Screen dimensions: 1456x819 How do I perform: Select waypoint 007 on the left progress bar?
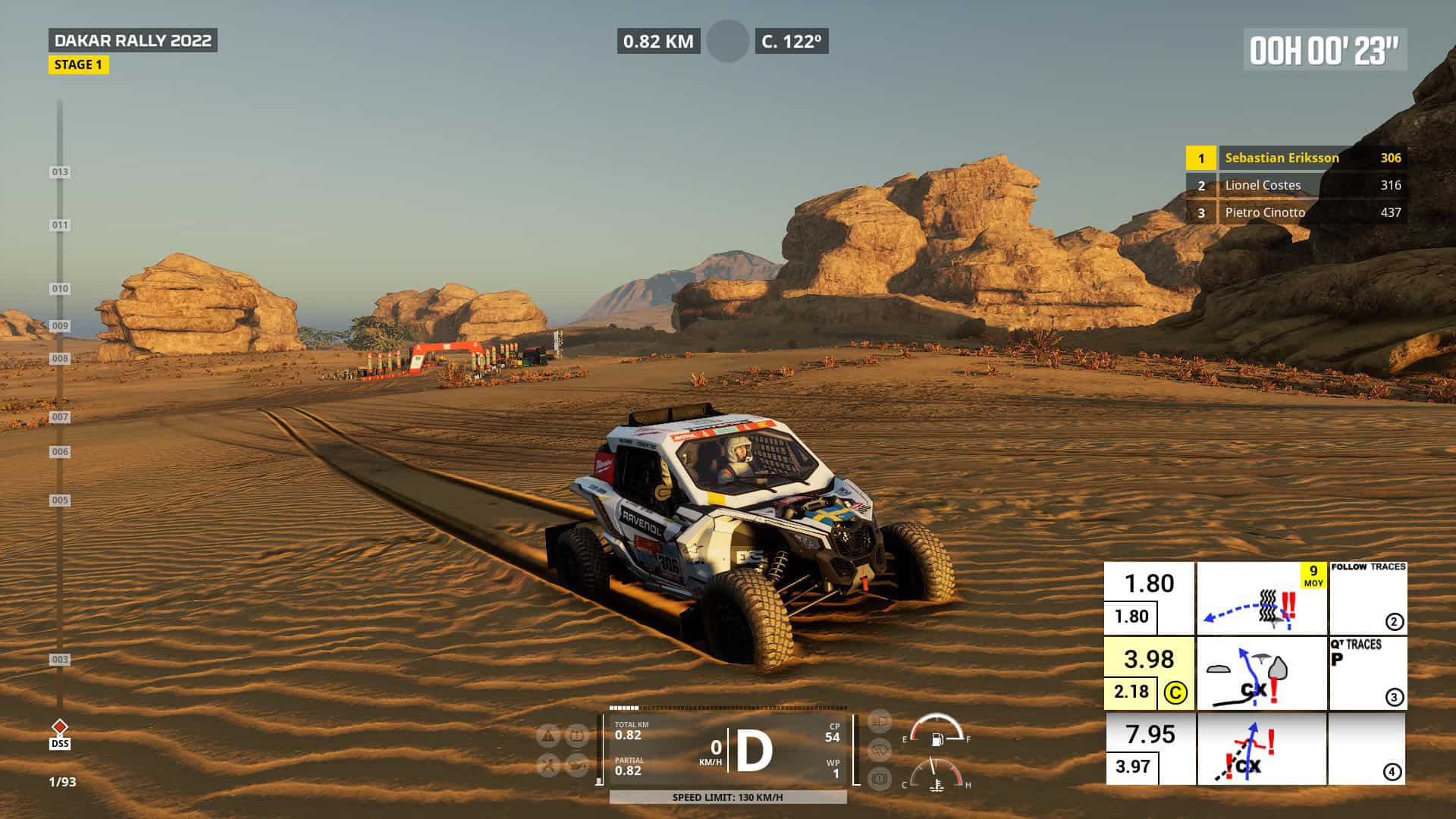(58, 416)
